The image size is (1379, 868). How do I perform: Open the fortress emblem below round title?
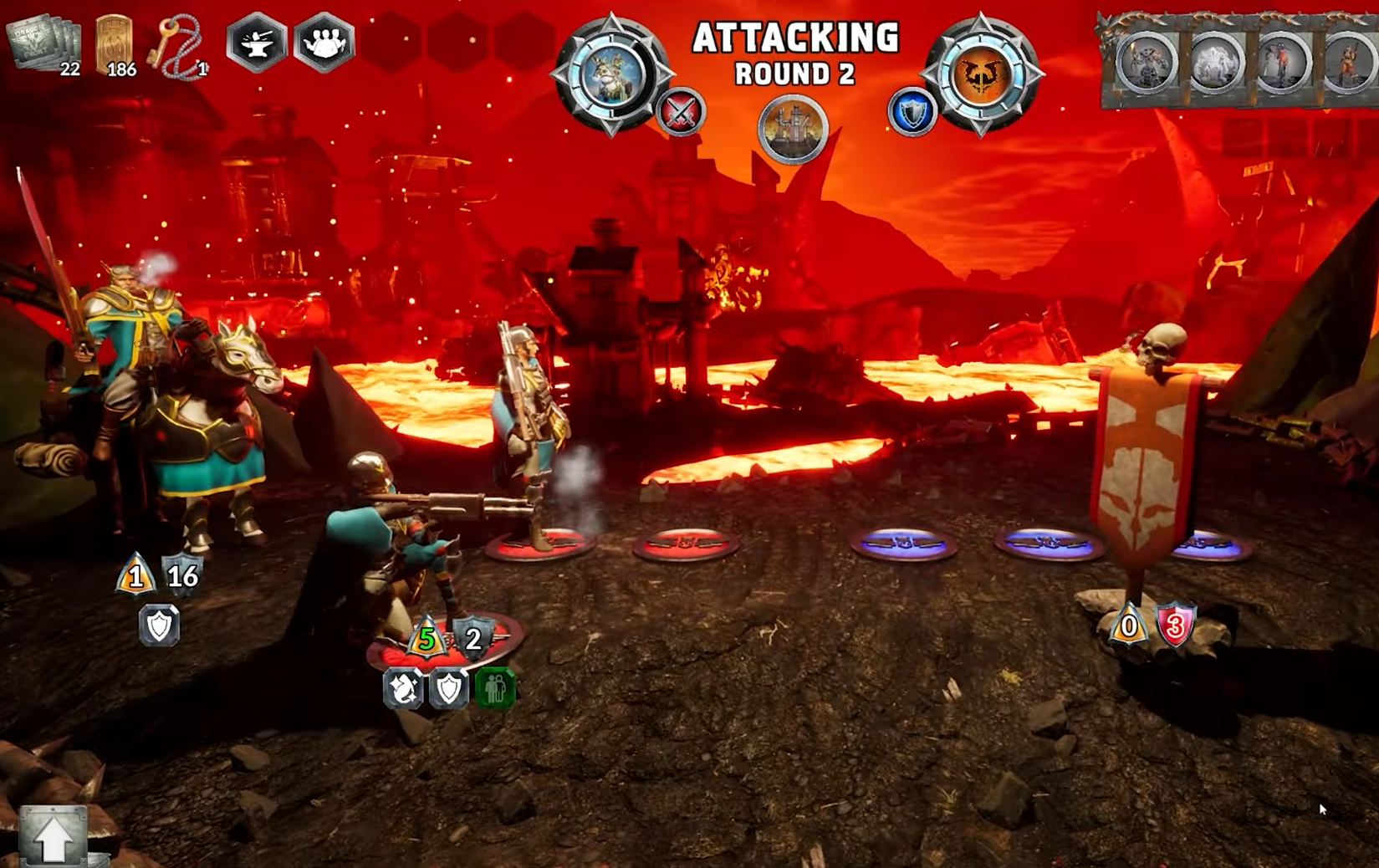coord(792,128)
